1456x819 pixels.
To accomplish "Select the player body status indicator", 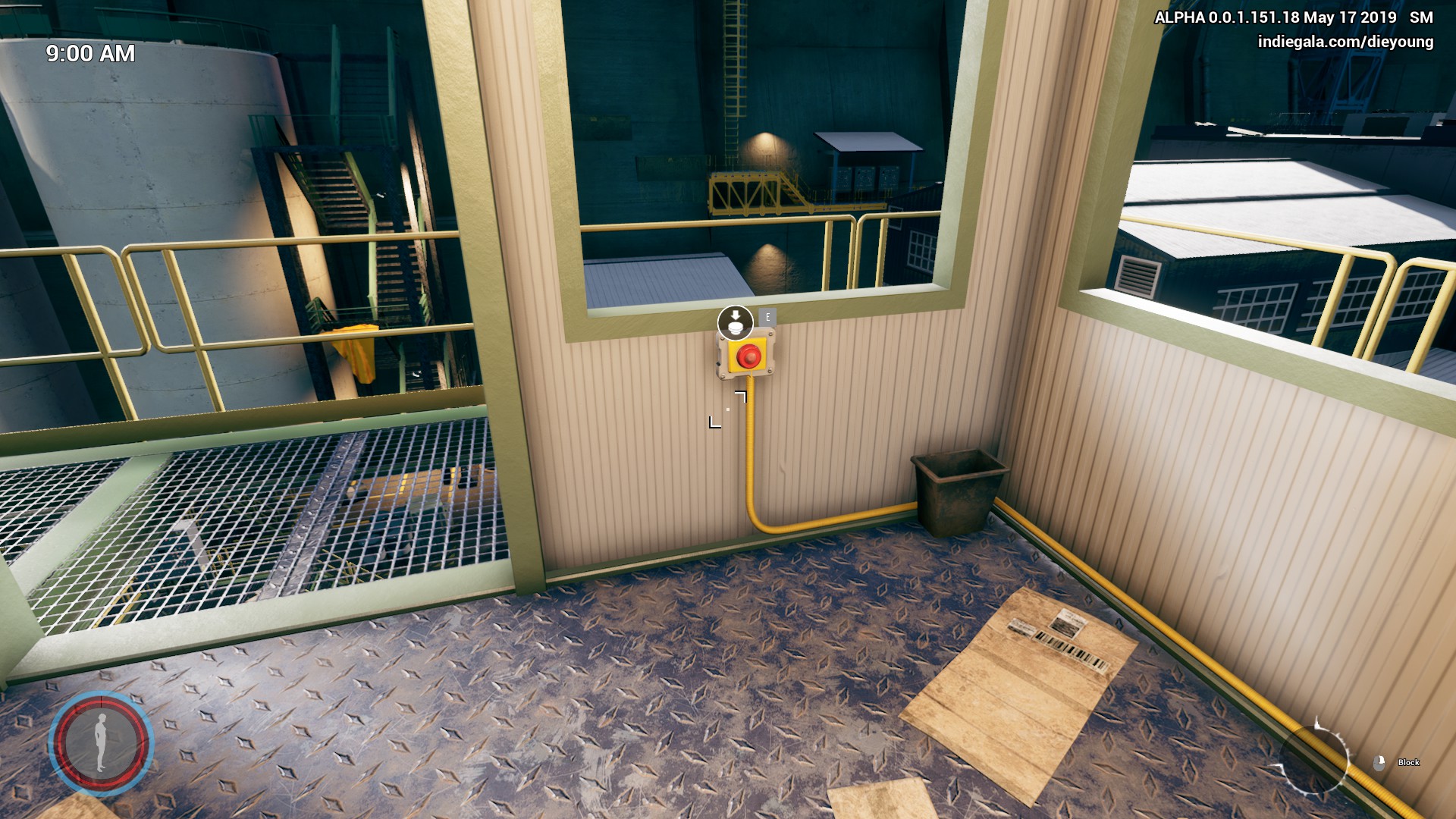I will 101,742.
